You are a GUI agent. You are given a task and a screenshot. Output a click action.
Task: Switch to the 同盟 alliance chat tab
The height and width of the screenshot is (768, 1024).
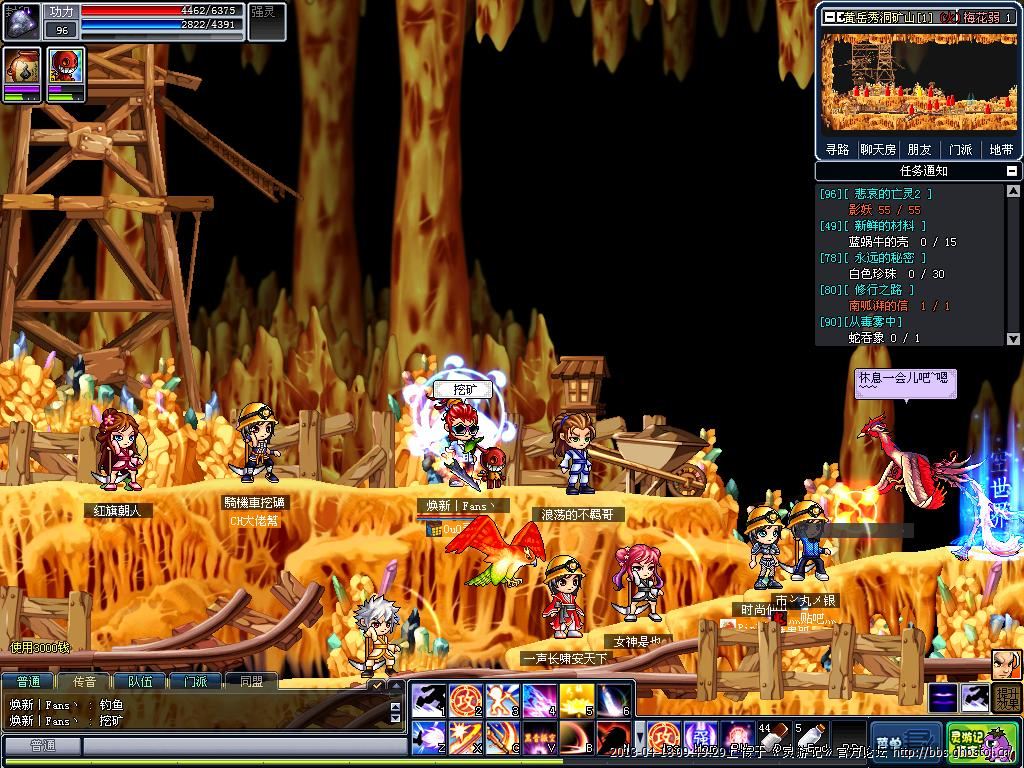coord(251,681)
